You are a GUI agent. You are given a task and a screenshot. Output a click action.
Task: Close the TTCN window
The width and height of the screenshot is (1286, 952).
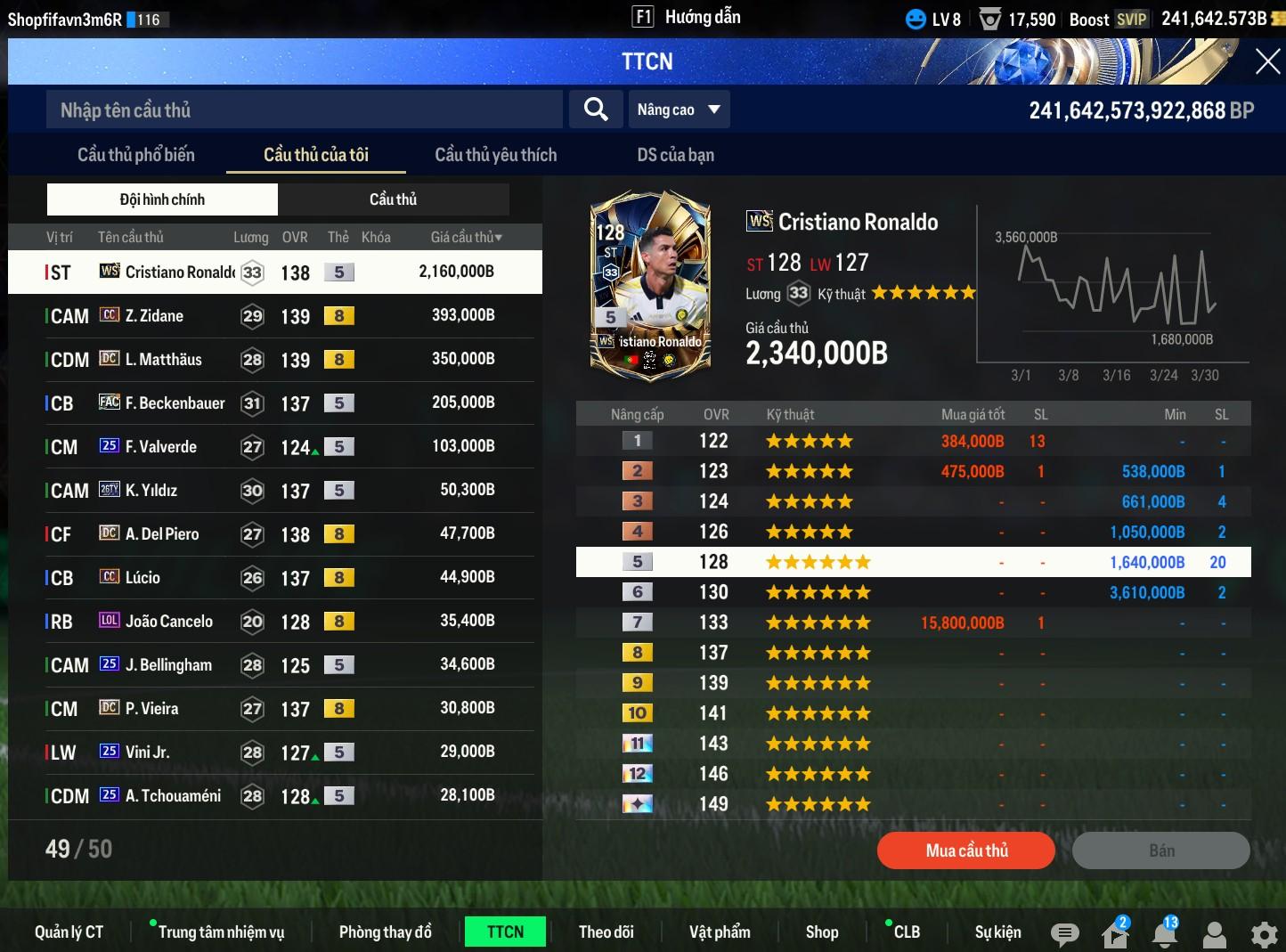[1267, 61]
